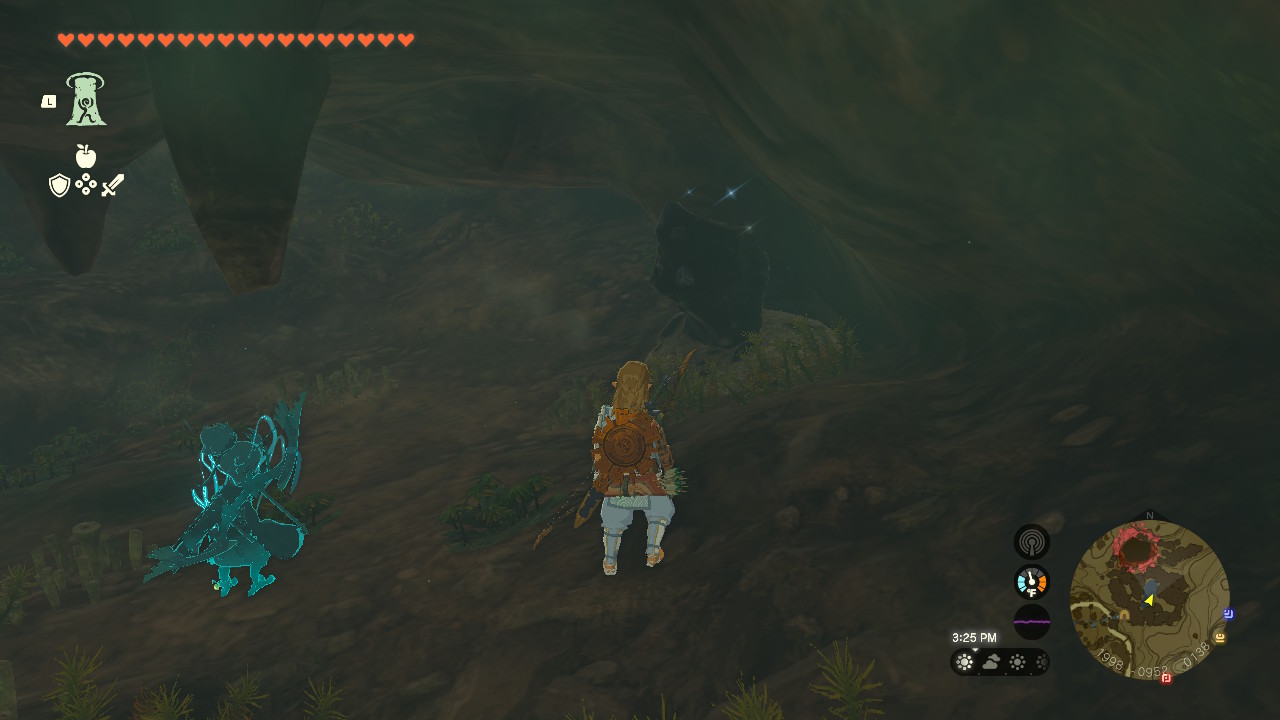Adjust the purple sound level meter

[x=1031, y=621]
